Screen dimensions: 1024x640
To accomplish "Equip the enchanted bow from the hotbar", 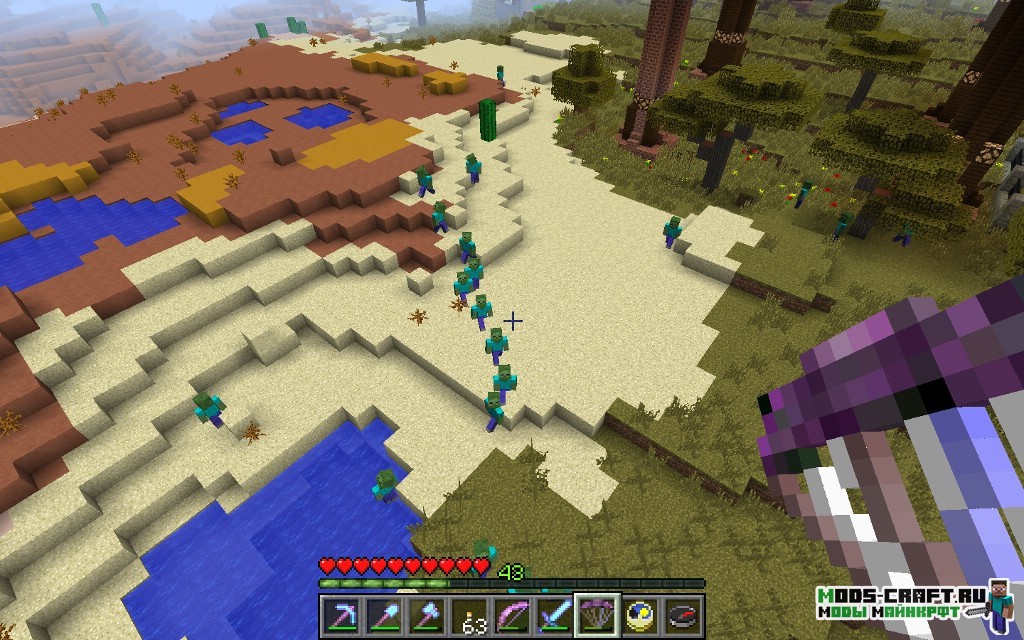I will coord(512,613).
